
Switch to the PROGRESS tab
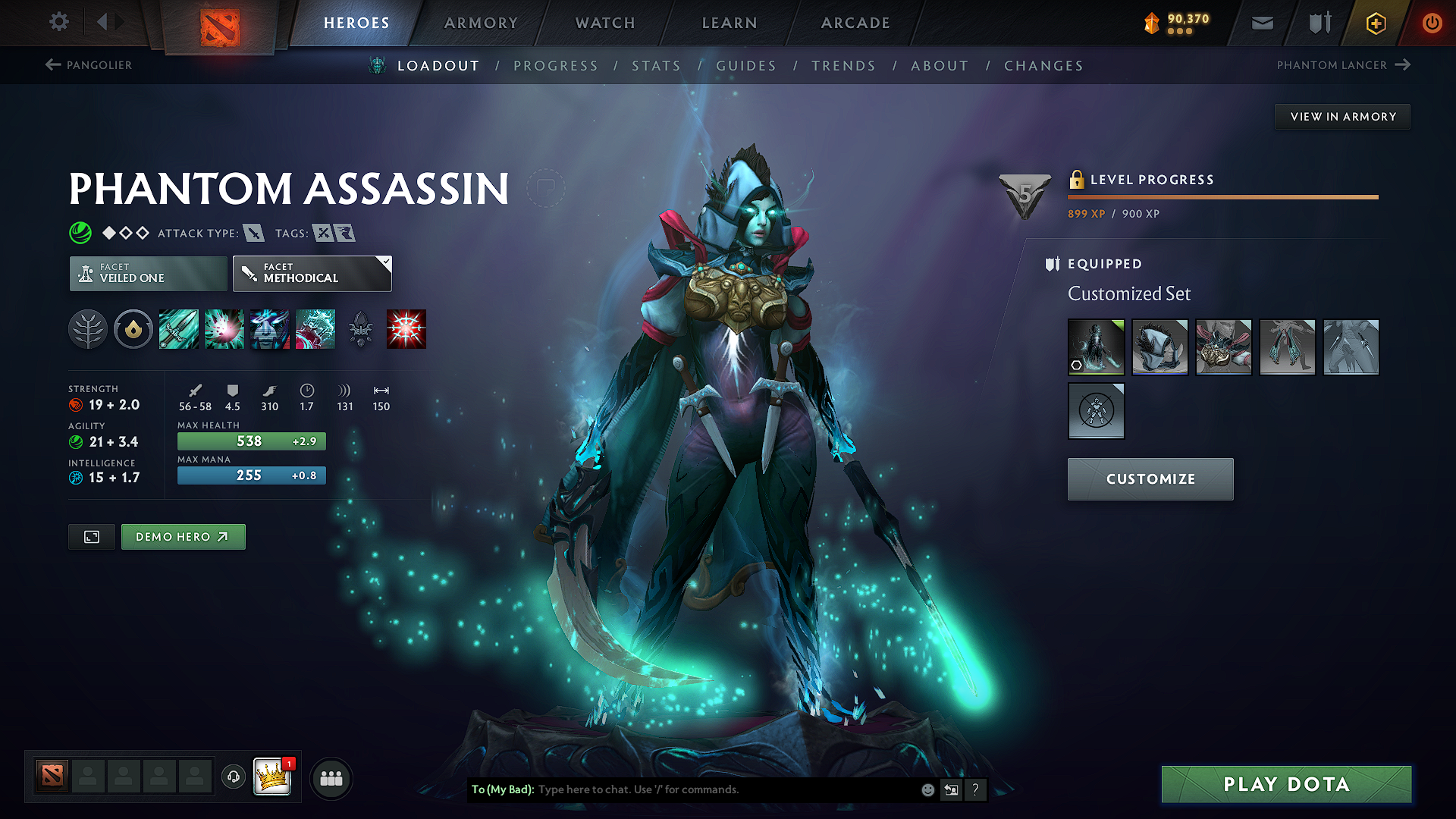556,65
